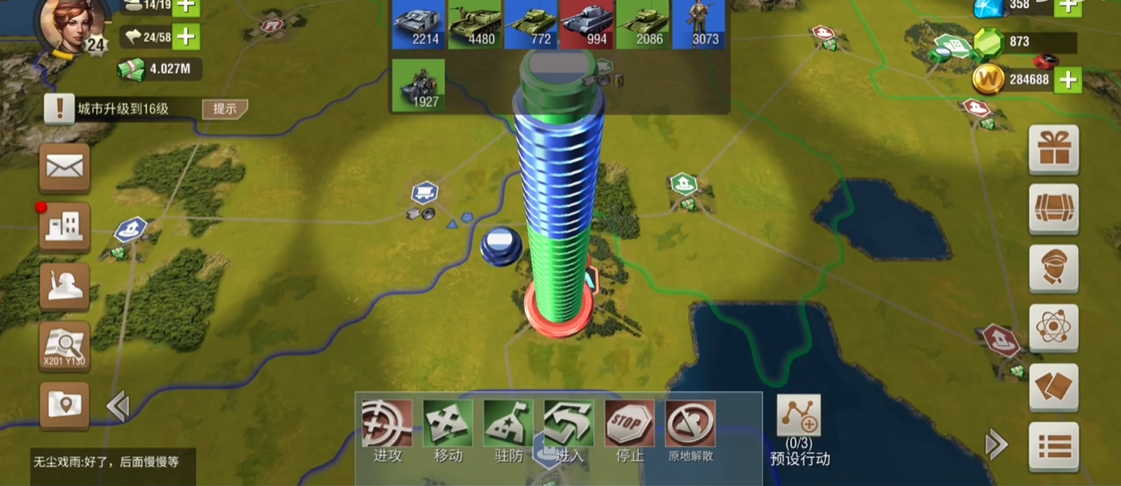1121x486 pixels.
Task: Click the 提示 hint button
Action: (x=224, y=108)
